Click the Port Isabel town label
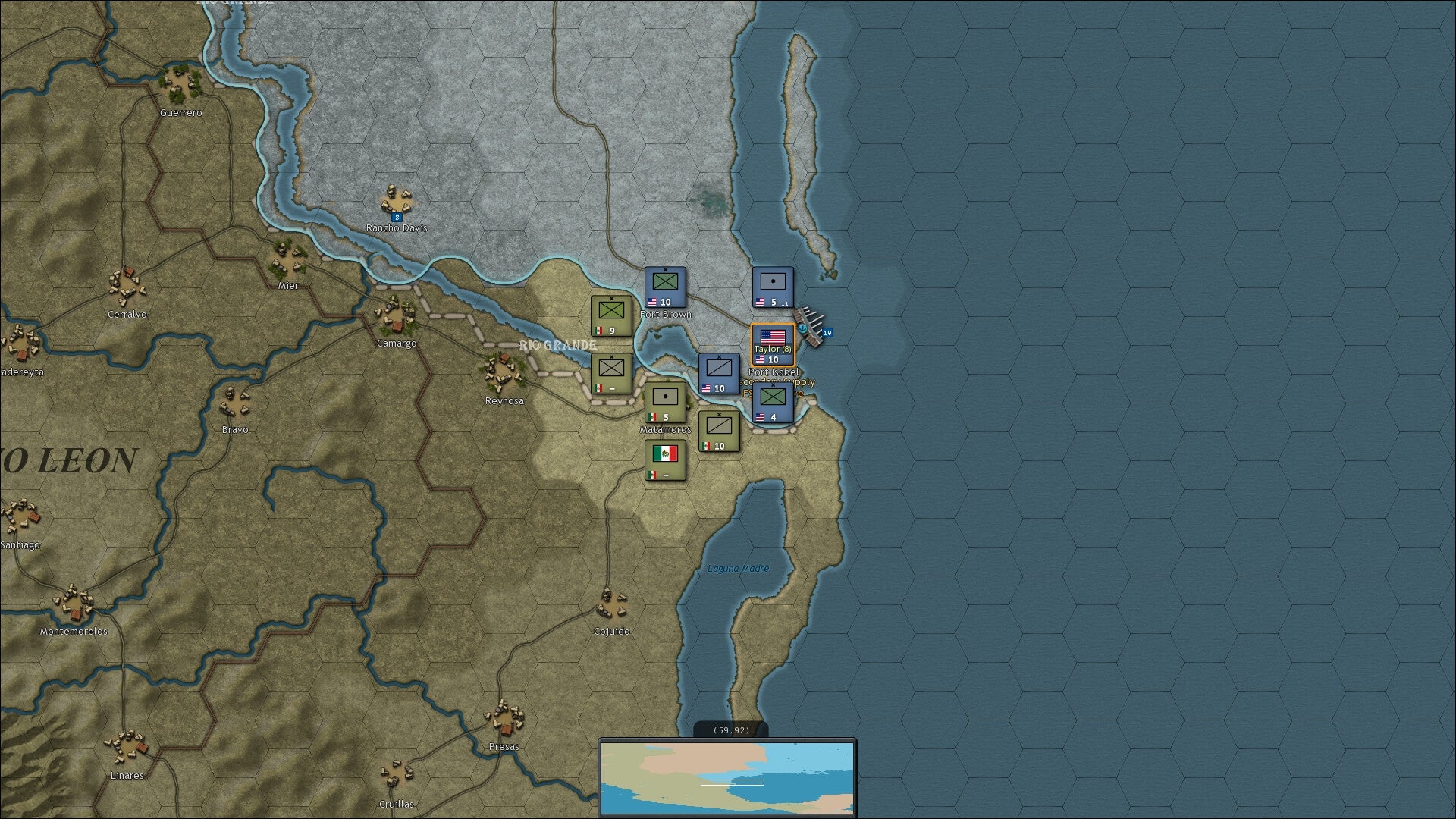The height and width of the screenshot is (819, 1456). (774, 372)
